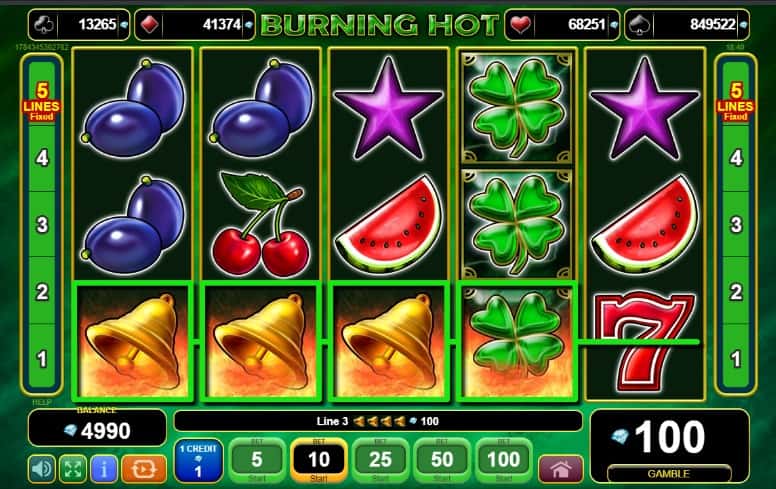Screen dimensions: 776x489
Task: Start a spin with bet 10
Action: point(319,460)
